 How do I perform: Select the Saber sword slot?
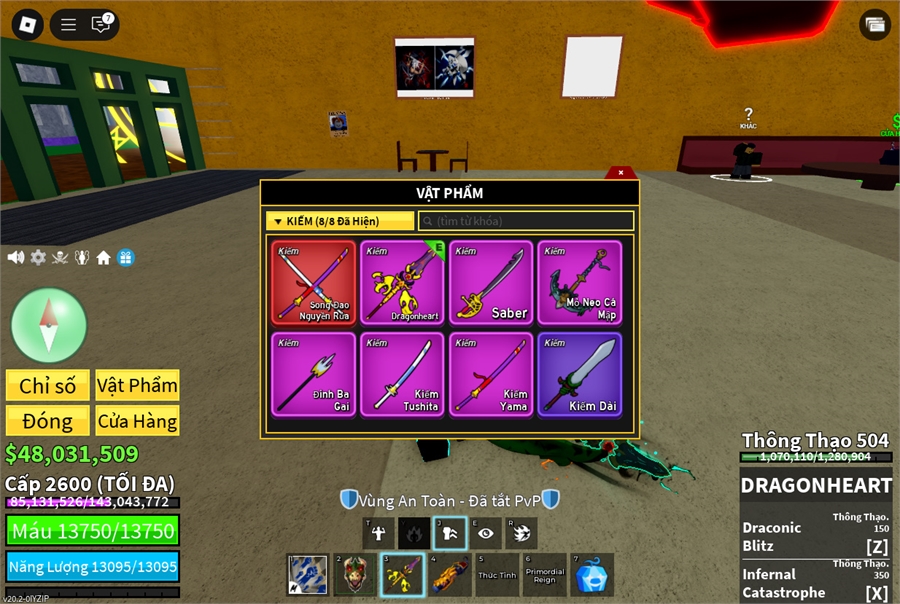click(x=491, y=282)
